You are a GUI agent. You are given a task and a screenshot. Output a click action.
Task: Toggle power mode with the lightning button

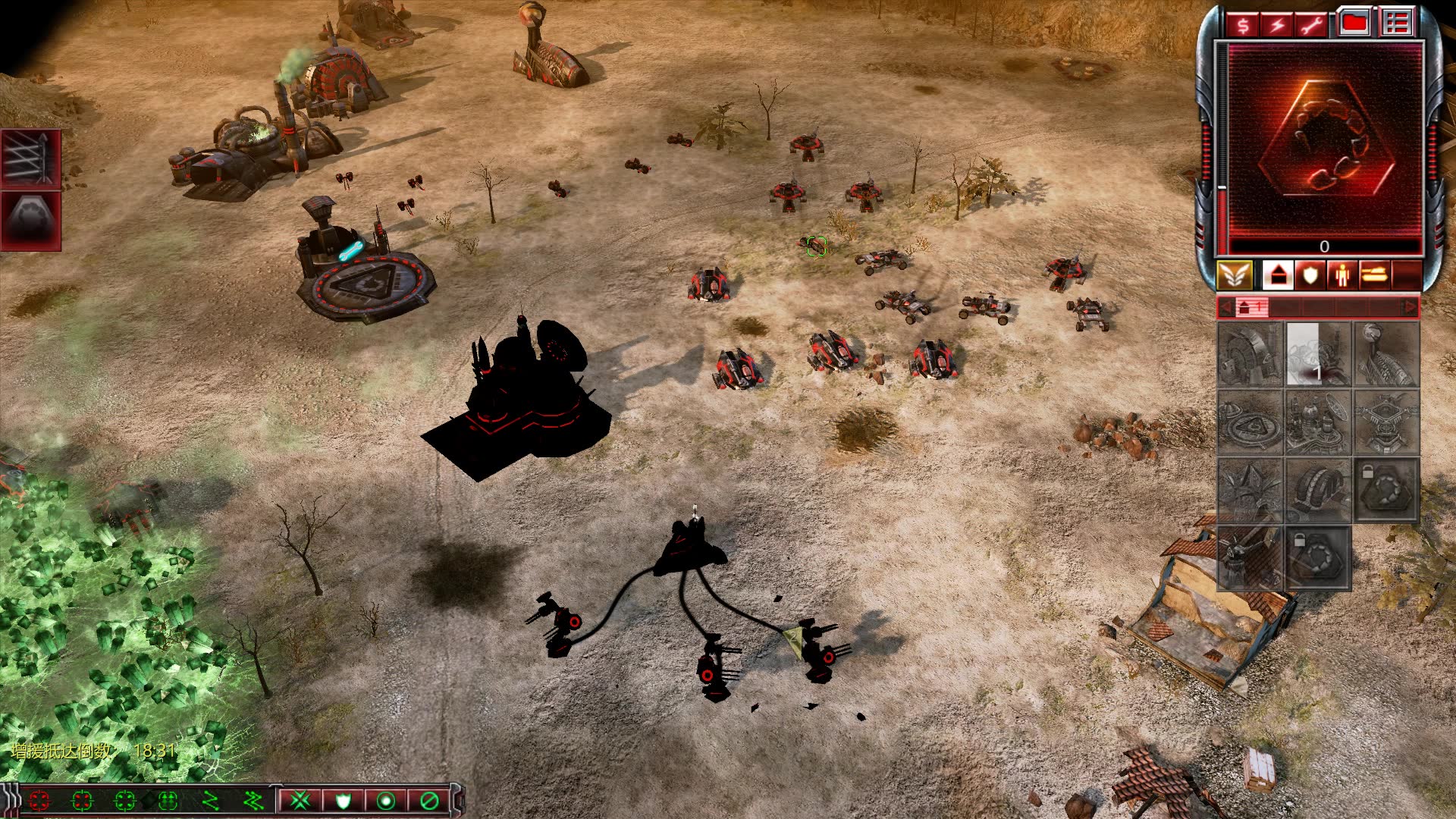click(x=1277, y=25)
